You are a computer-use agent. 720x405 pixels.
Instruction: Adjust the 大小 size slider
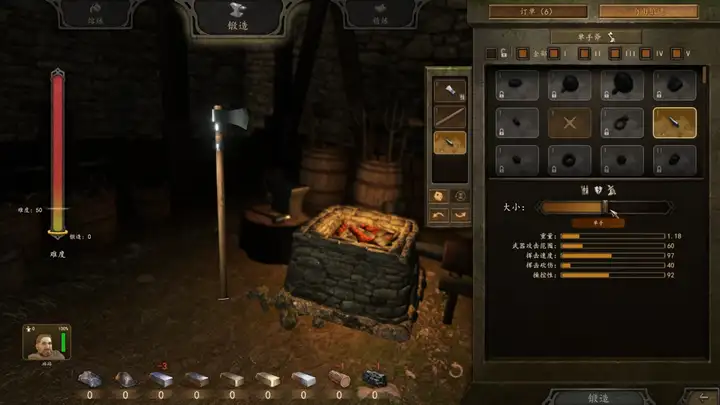click(604, 207)
